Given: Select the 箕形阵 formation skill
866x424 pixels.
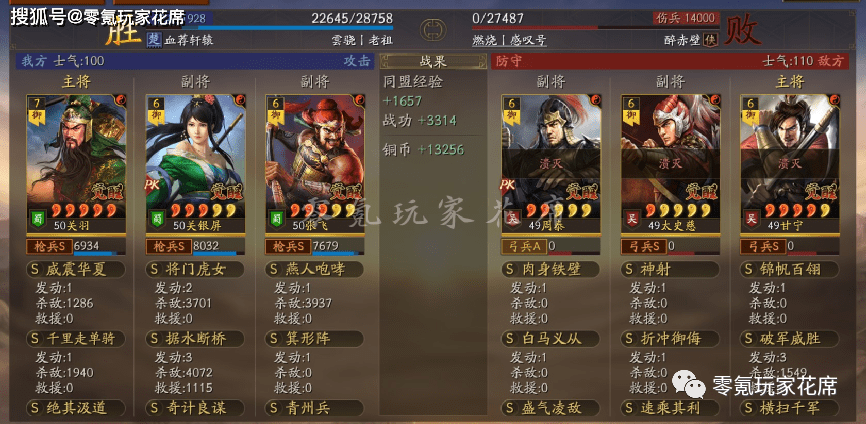Looking at the screenshot, I should coord(316,338).
